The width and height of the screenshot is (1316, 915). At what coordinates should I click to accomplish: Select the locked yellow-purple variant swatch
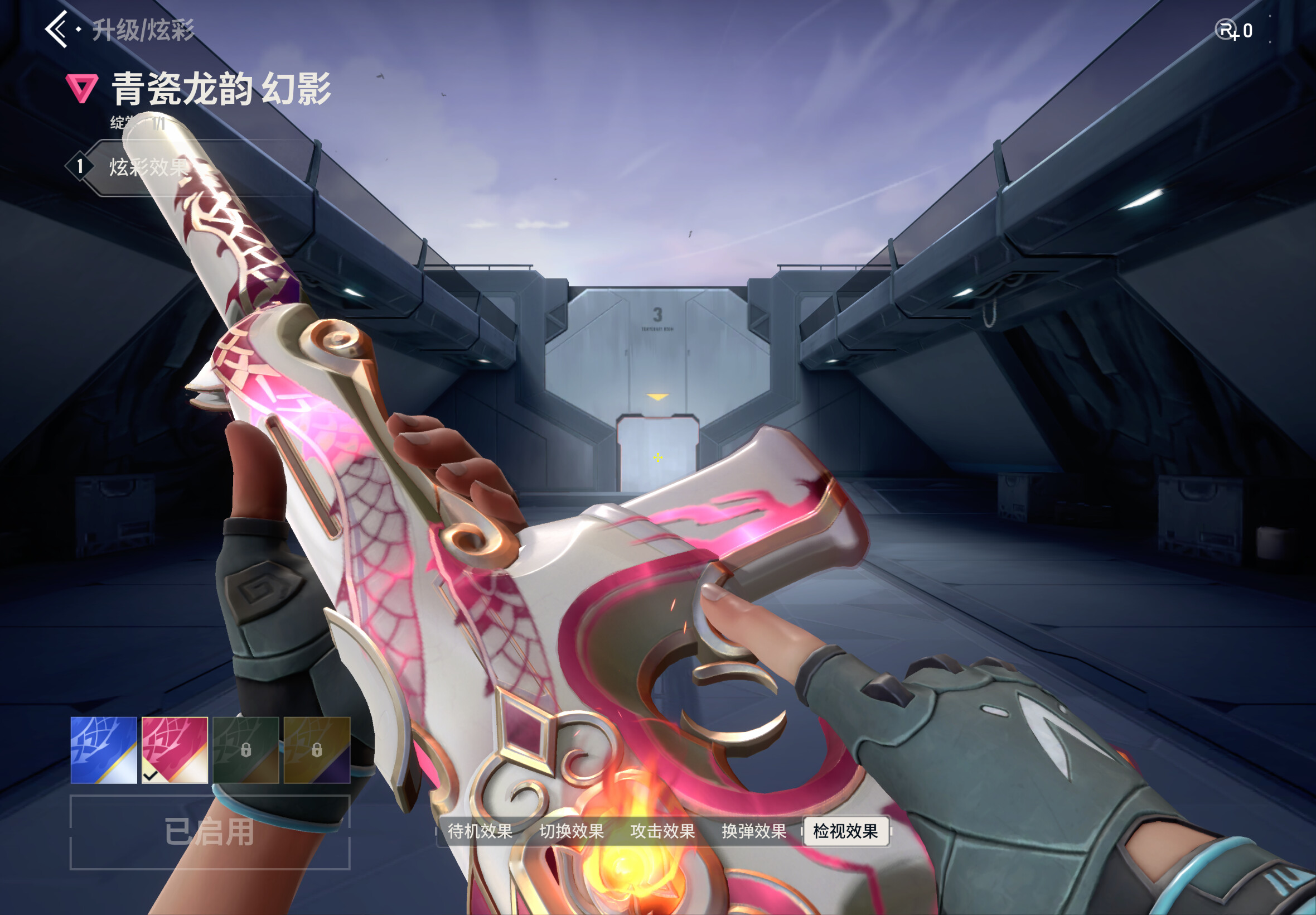pos(317,750)
